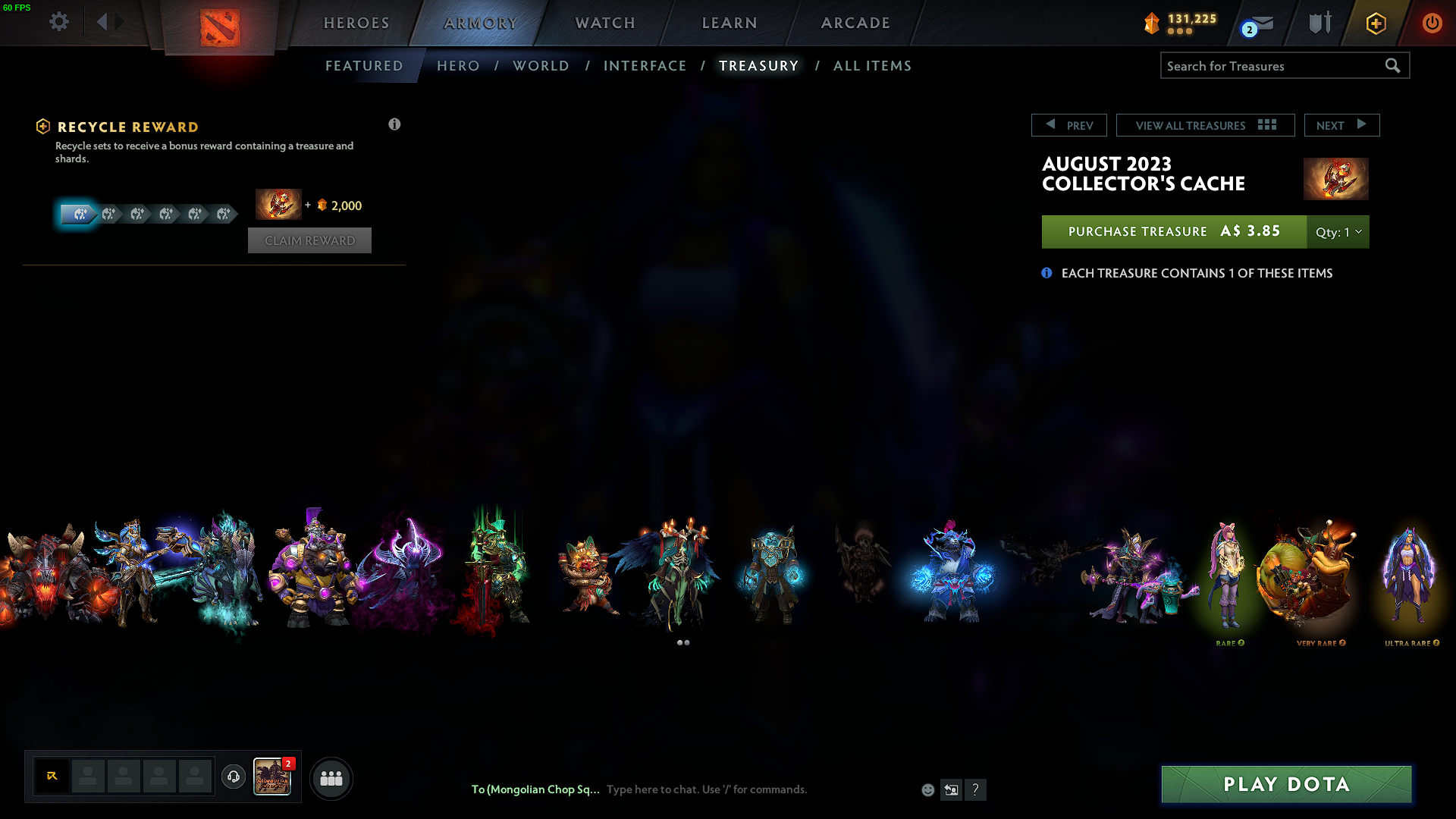Open voice chat headset icon in party bar
Image resolution: width=1456 pixels, height=819 pixels.
[x=233, y=777]
